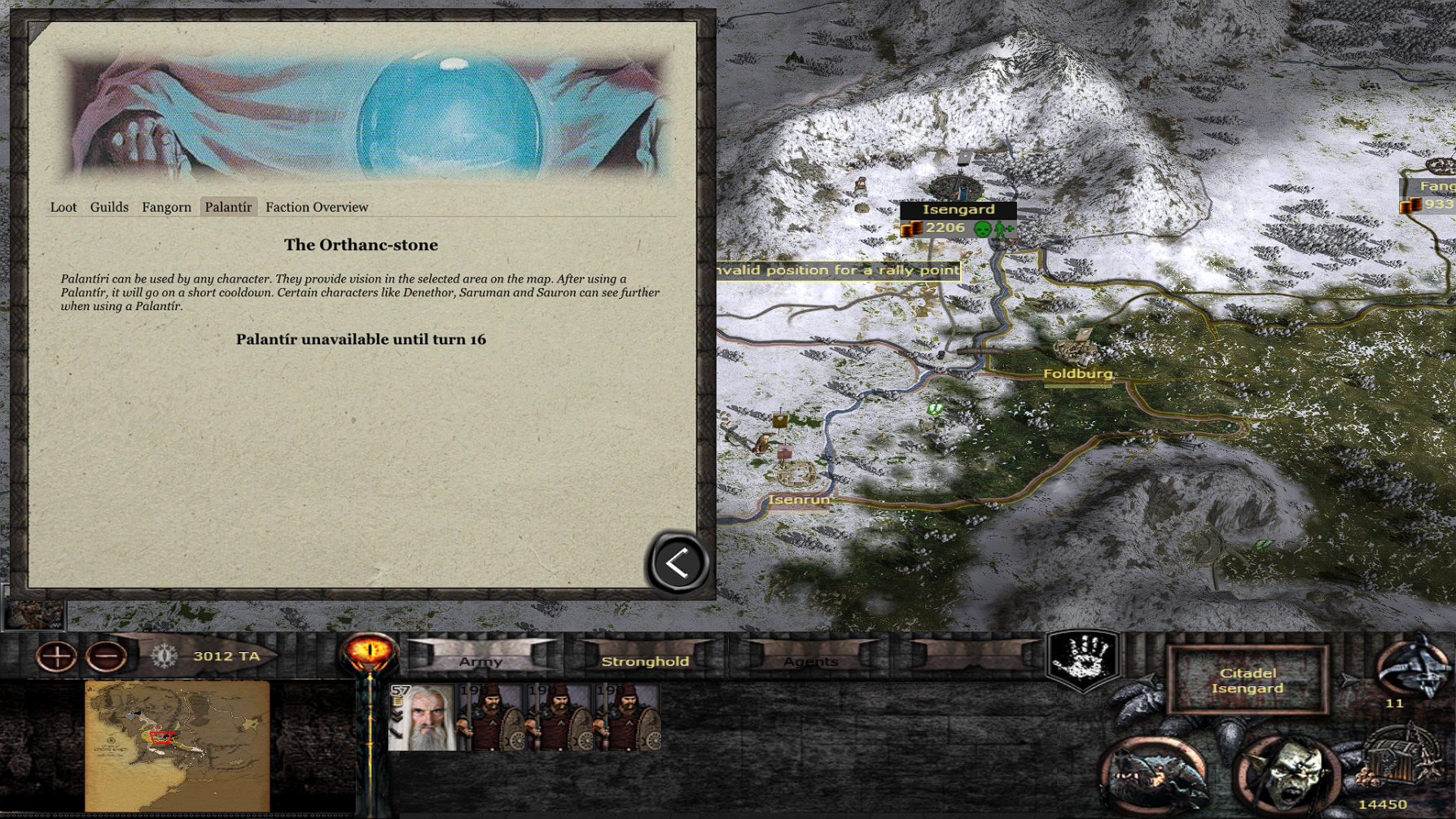Click the Palantír tab

(228, 208)
